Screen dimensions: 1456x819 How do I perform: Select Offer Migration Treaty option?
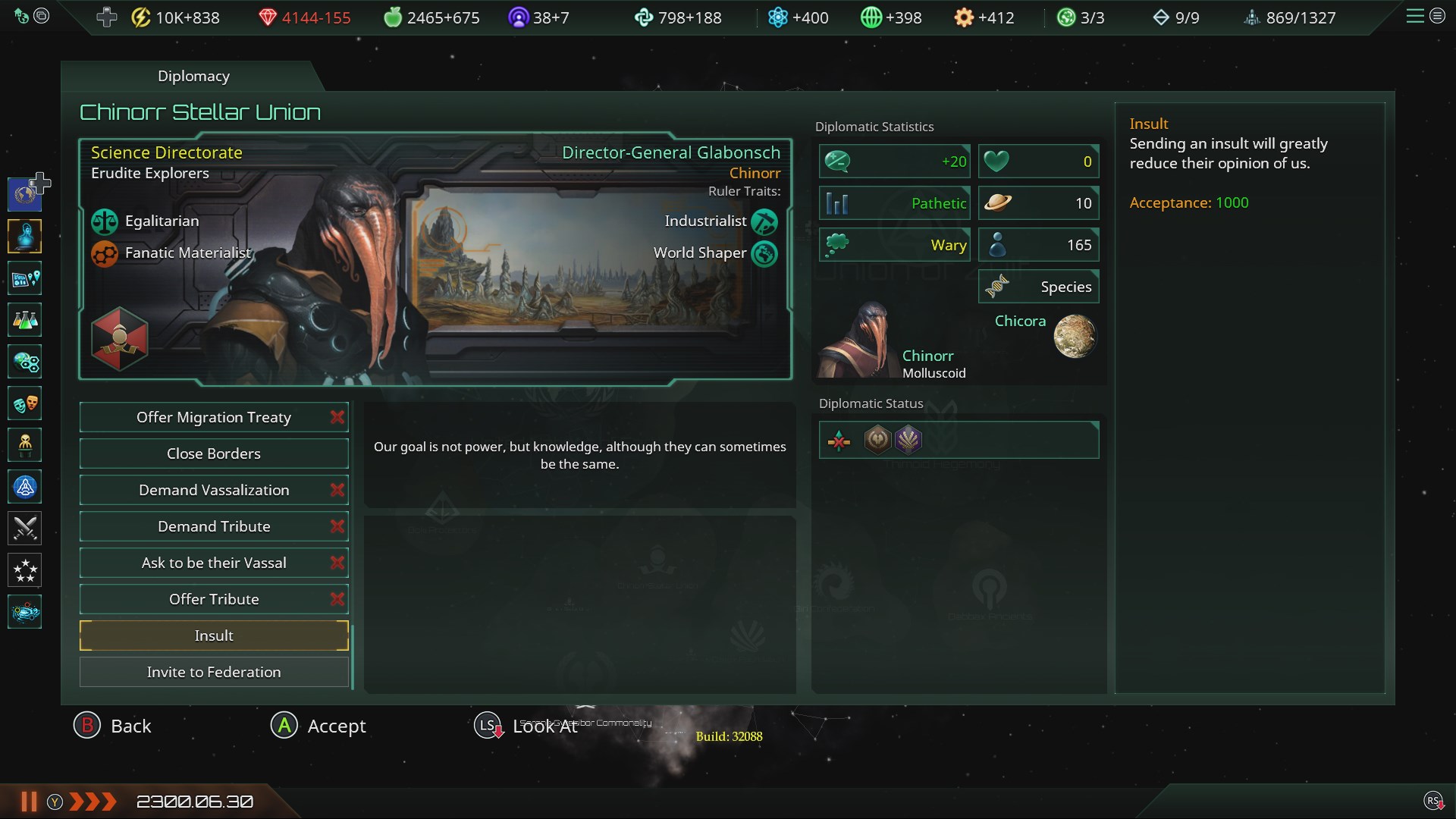[213, 416]
